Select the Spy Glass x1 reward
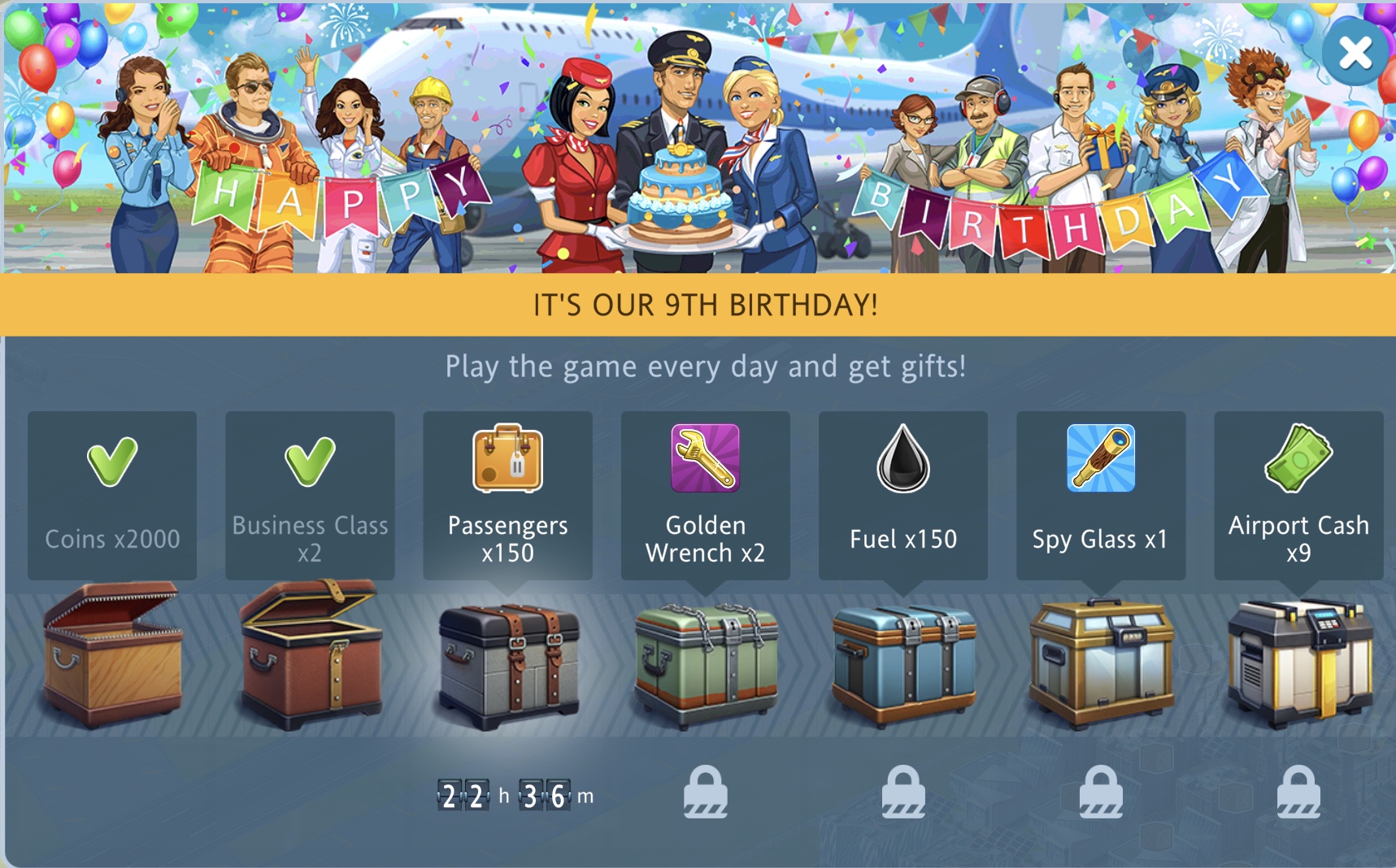 coord(1100,495)
